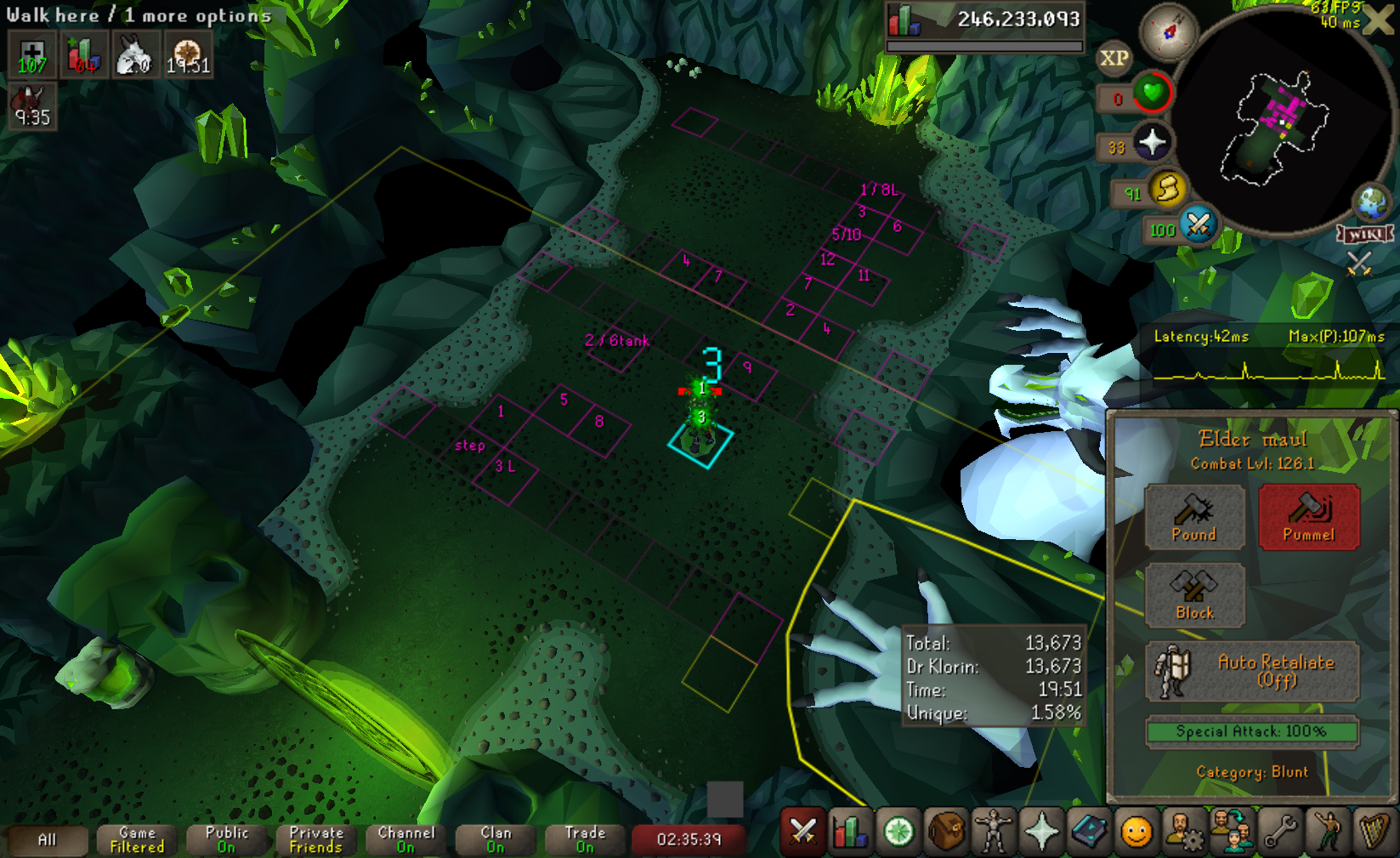Open the Skills tab with bar chart icon
Image resolution: width=1400 pixels, height=858 pixels.
click(850, 832)
